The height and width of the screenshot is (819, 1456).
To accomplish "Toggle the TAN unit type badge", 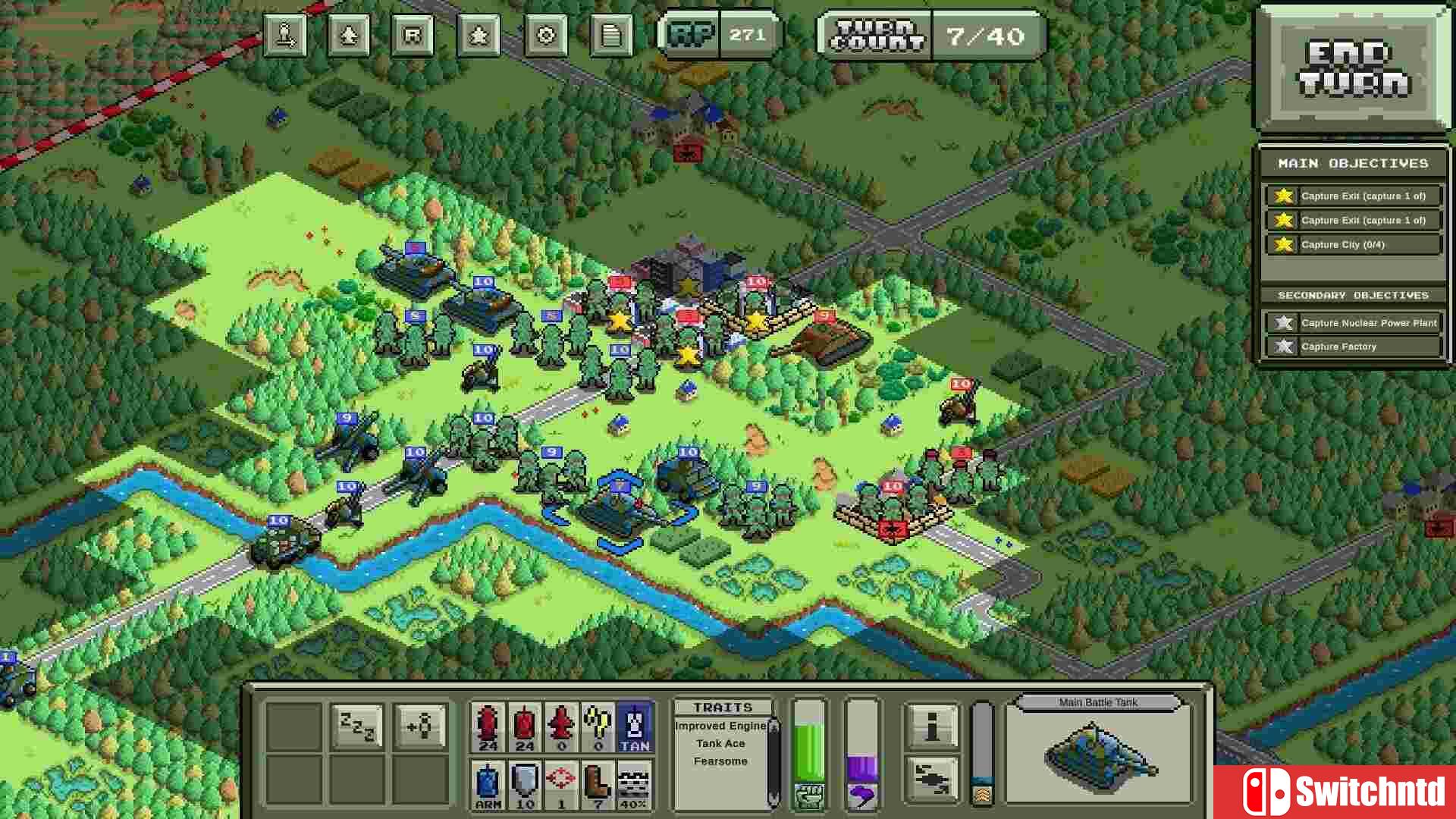I will (635, 725).
